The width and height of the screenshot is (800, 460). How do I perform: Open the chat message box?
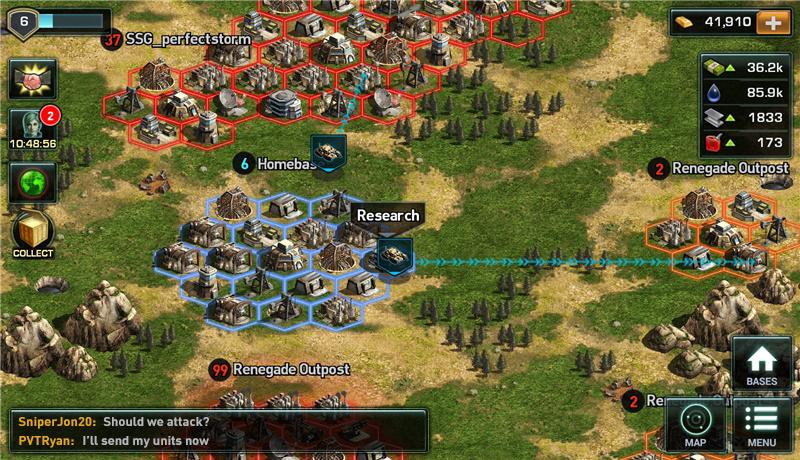217,430
